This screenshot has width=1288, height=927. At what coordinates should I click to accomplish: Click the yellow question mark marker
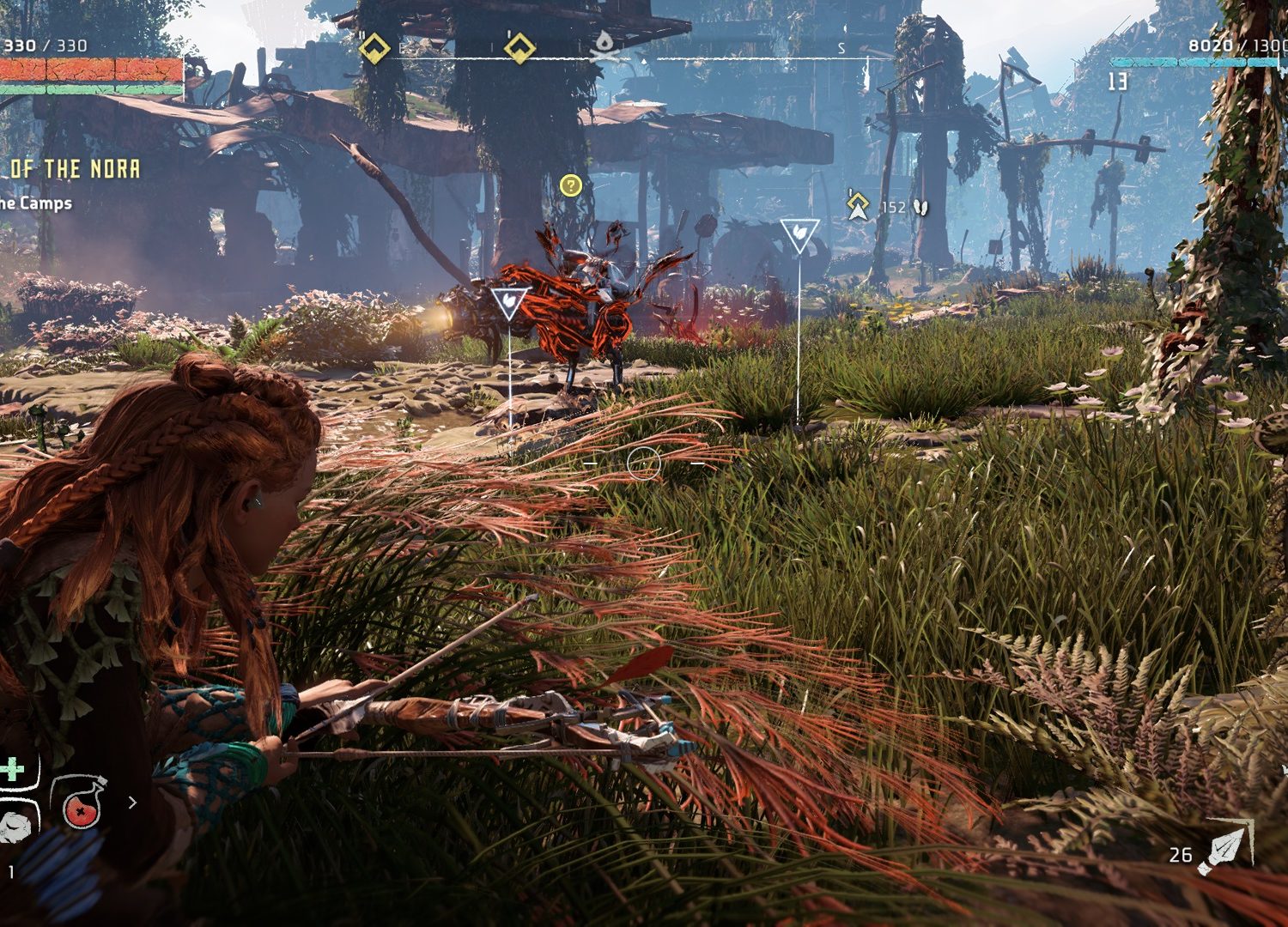pos(570,185)
